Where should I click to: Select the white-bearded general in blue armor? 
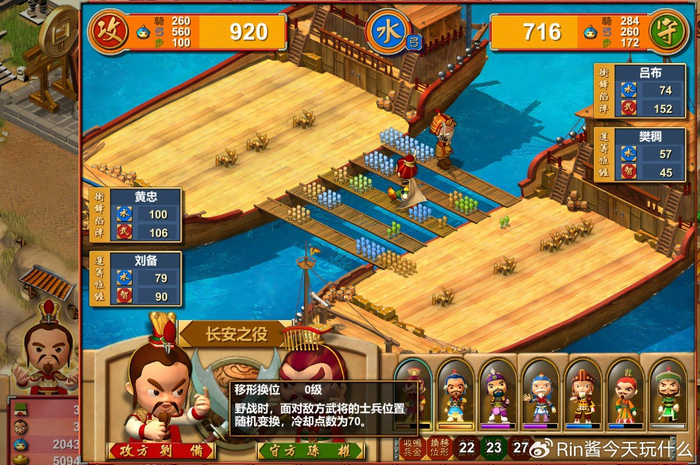pyautogui.click(x=540, y=393)
